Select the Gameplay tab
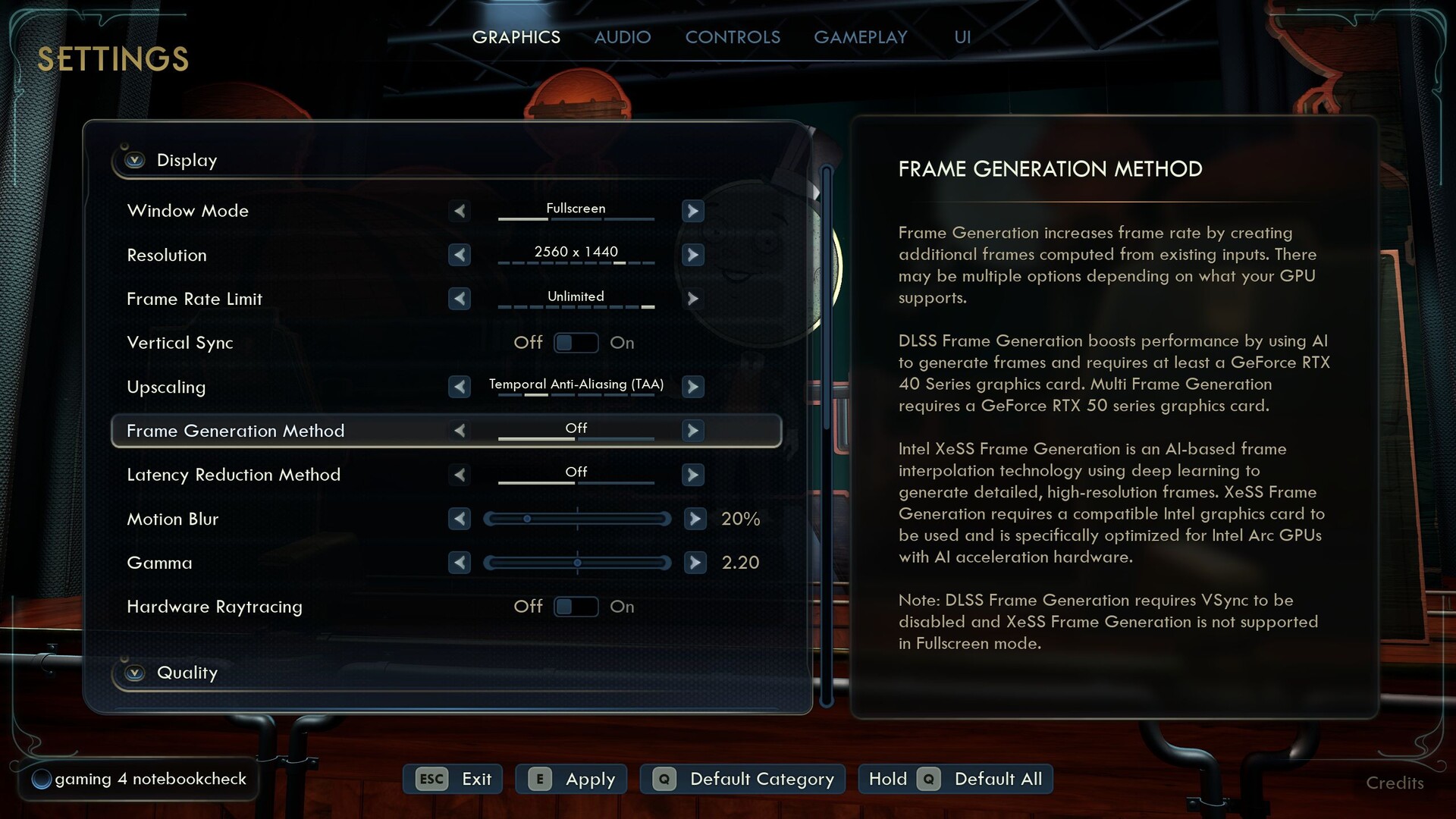1456x819 pixels. [x=860, y=37]
